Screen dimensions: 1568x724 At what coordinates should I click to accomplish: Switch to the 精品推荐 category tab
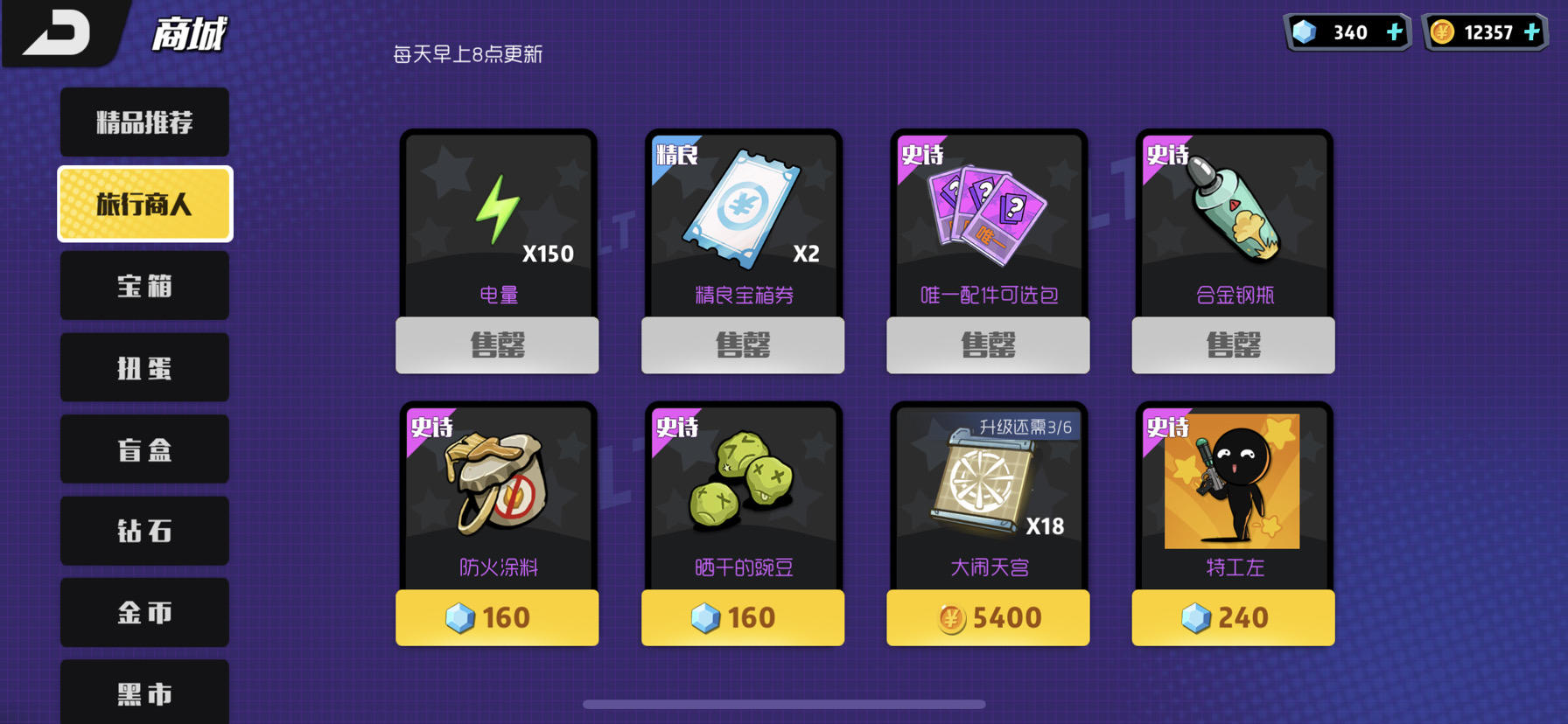click(x=143, y=122)
